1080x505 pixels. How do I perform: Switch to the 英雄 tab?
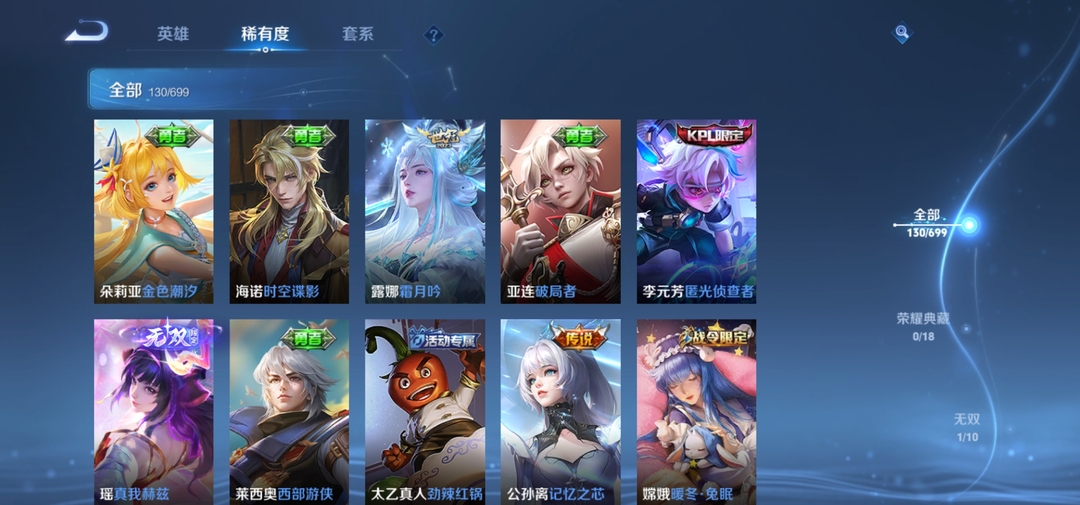(x=172, y=34)
